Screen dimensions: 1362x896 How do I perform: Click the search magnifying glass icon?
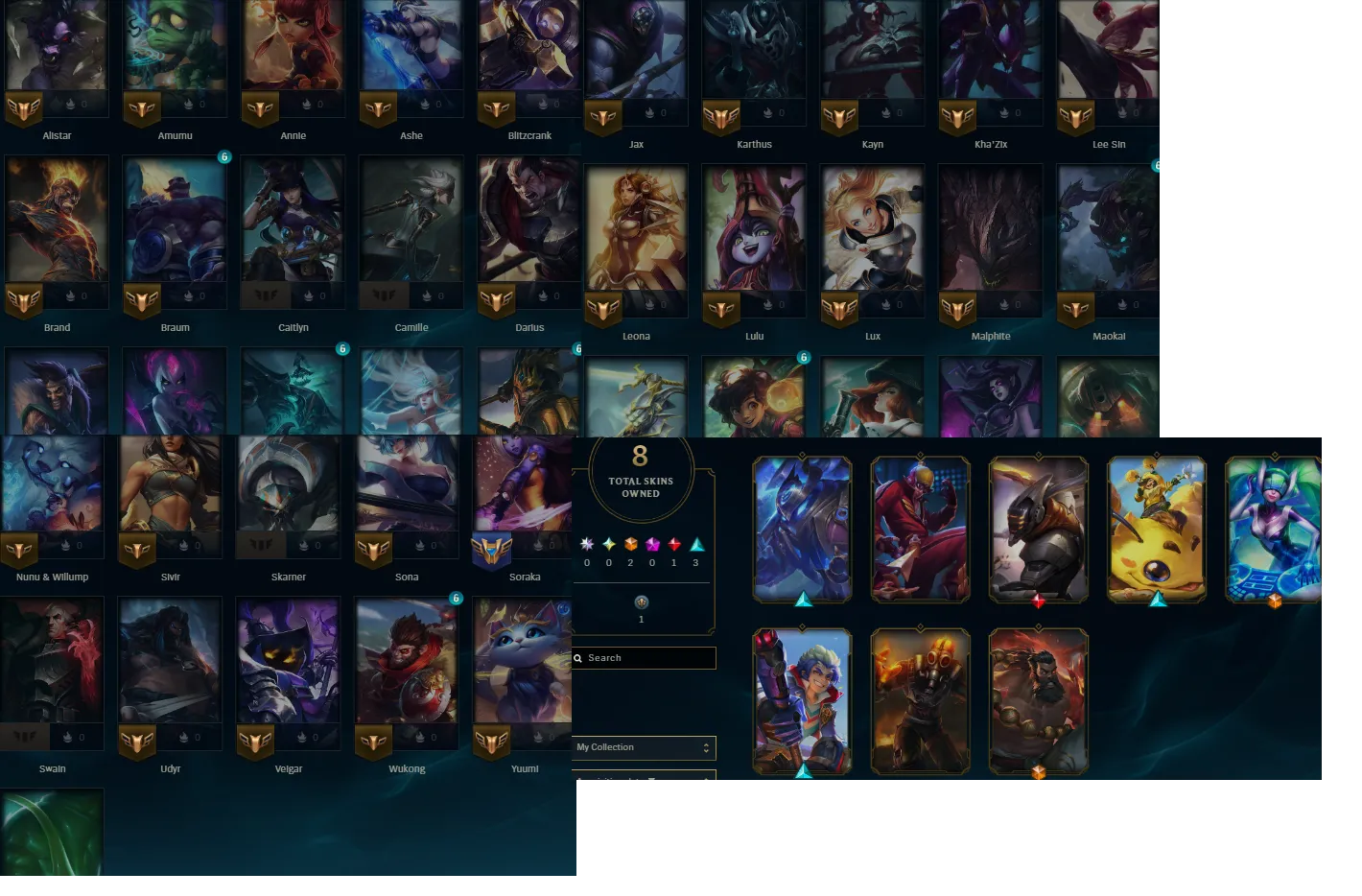[577, 658]
